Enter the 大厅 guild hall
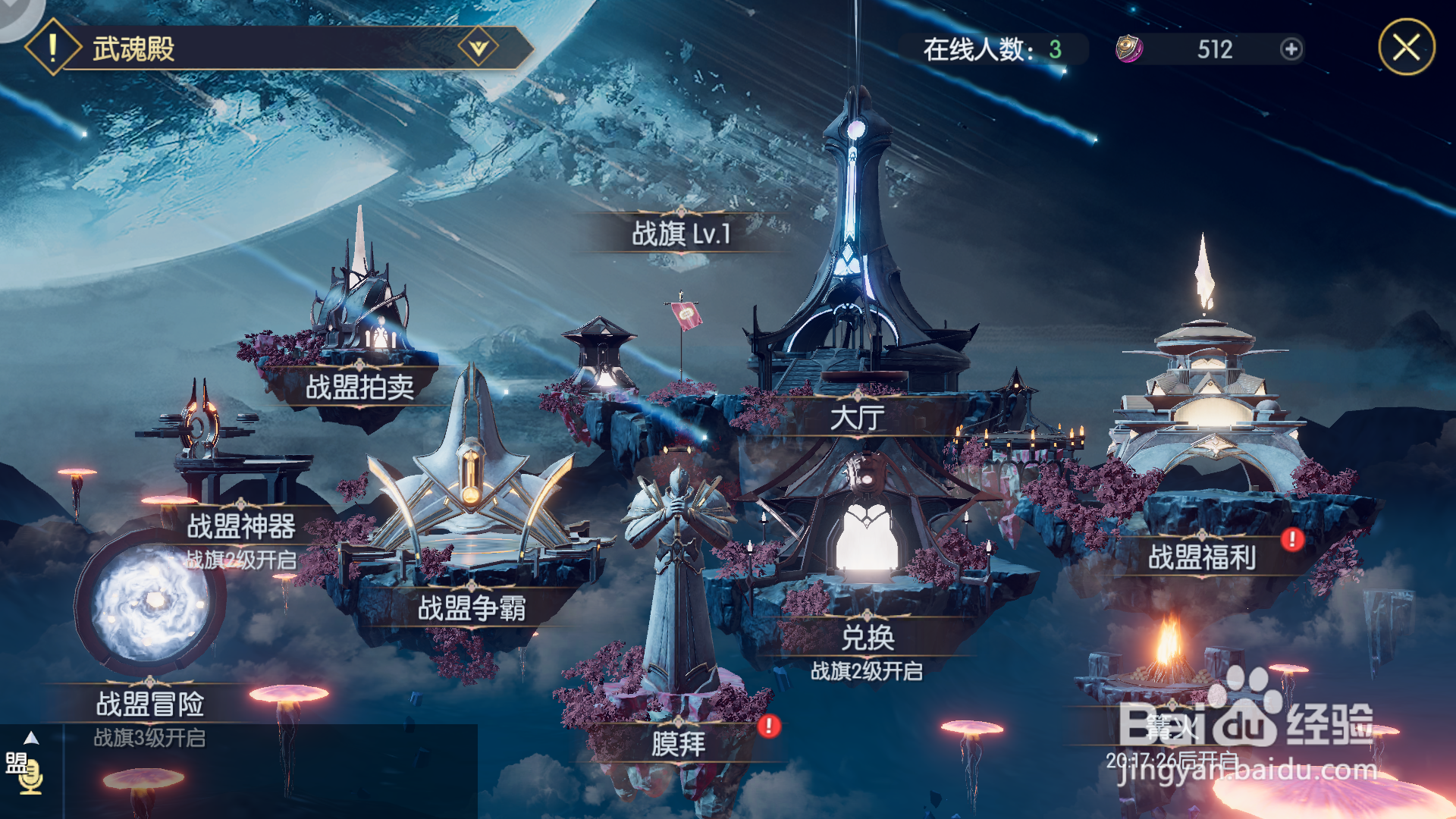This screenshot has width=1456, height=819. (x=857, y=417)
